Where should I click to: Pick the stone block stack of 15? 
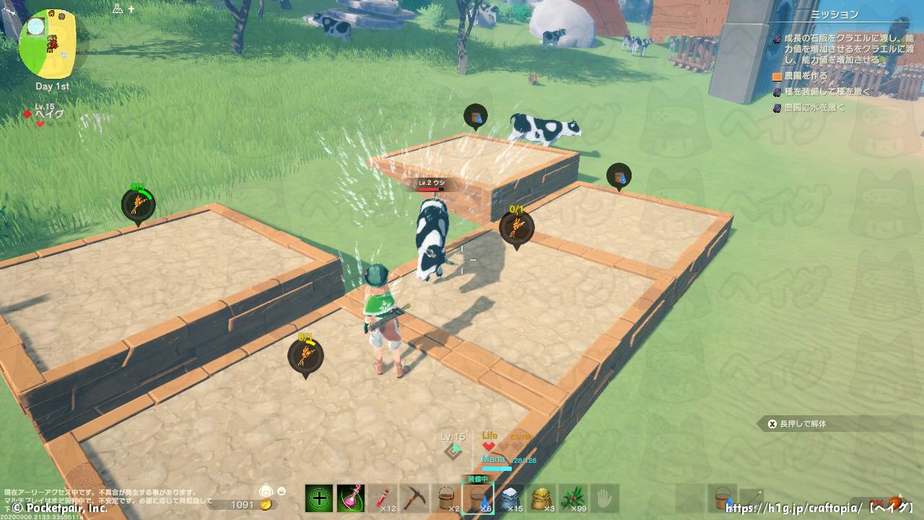509,498
